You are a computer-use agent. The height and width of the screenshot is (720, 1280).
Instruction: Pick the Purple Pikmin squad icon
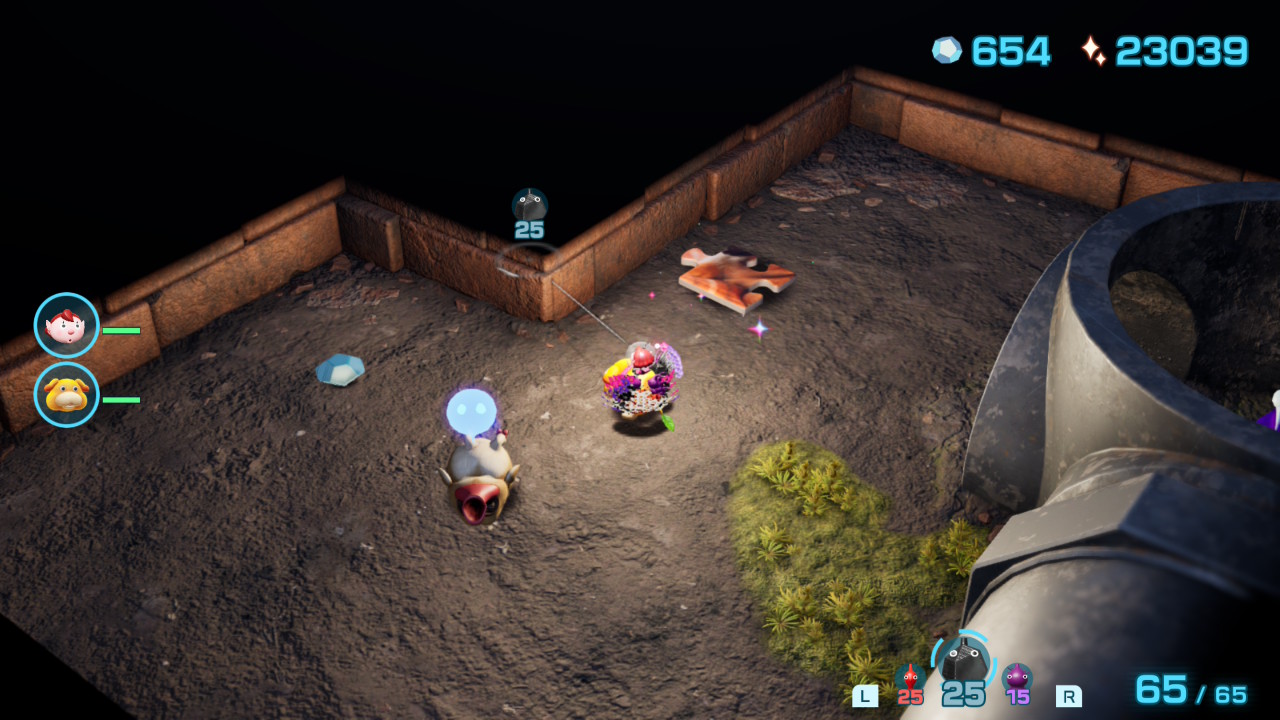pos(1017,680)
